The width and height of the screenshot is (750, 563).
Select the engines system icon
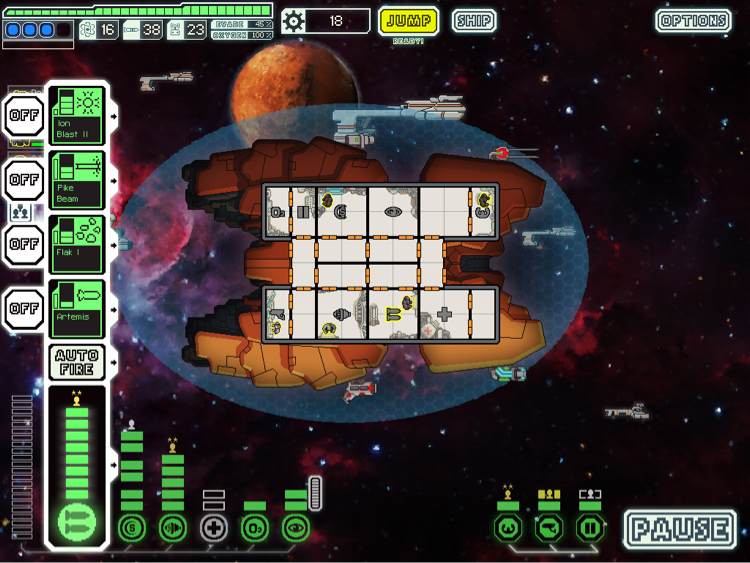coord(173,527)
